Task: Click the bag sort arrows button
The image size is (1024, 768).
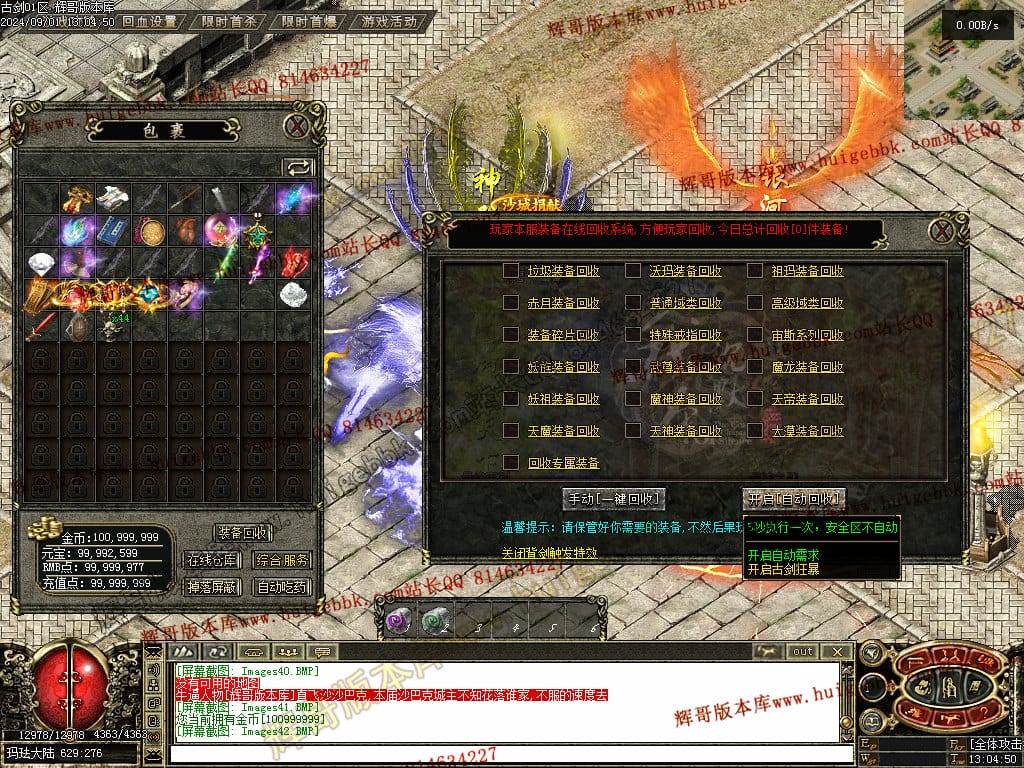Action: coord(298,167)
